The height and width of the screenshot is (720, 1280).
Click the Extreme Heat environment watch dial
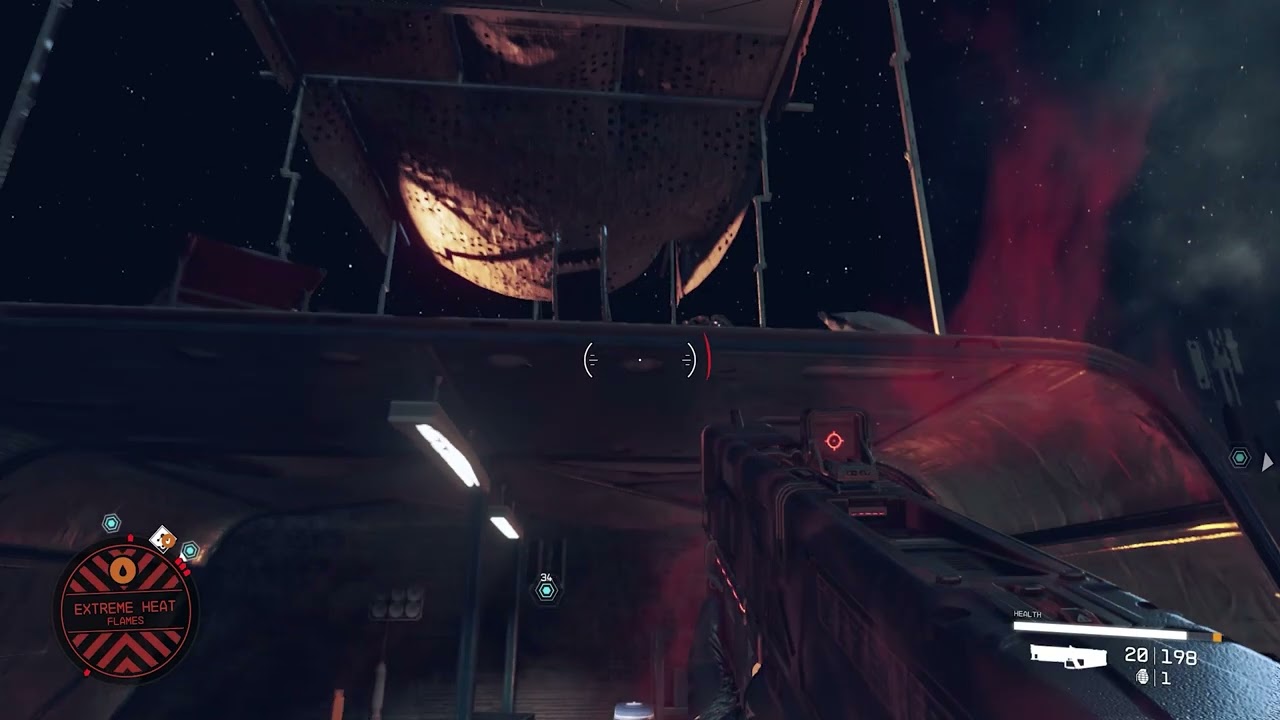[x=125, y=610]
